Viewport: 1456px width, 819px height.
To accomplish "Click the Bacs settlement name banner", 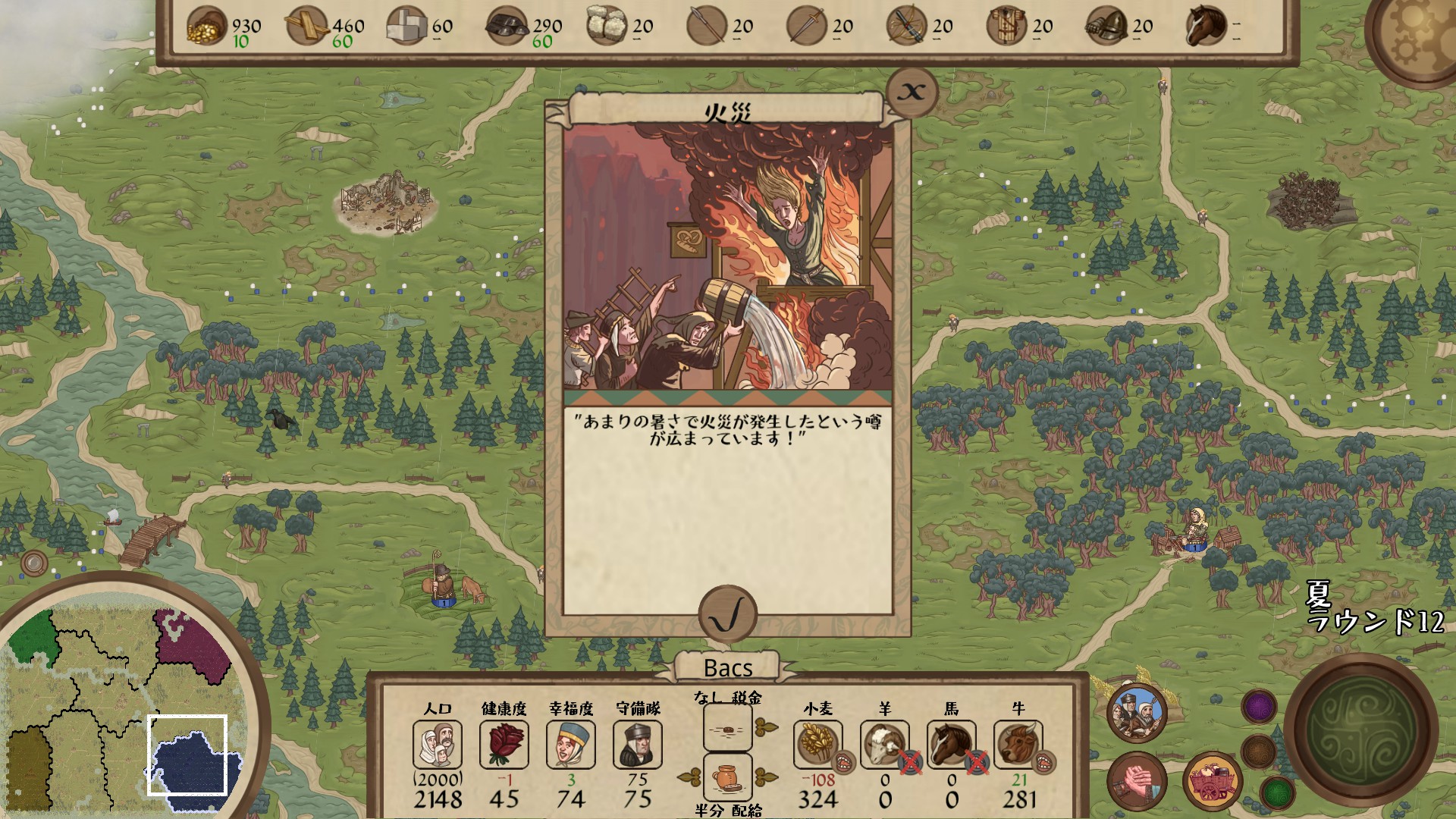I will (x=726, y=668).
